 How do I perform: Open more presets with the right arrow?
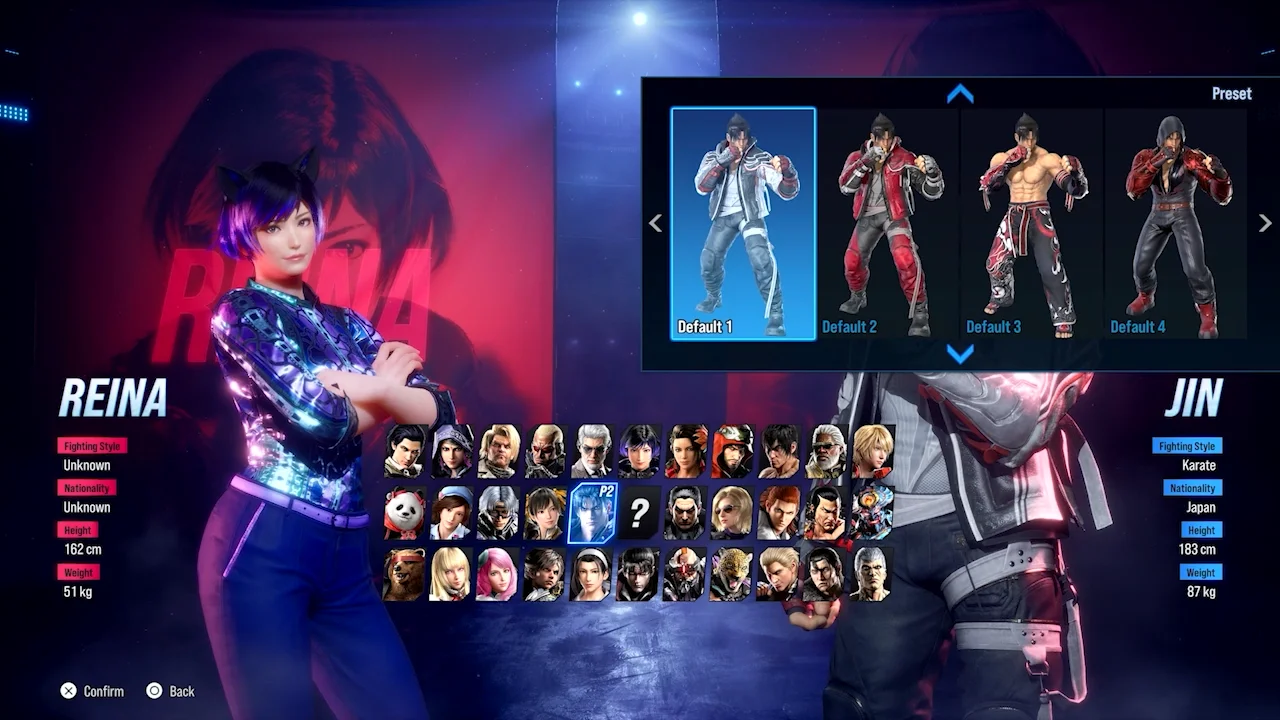pos(1263,222)
